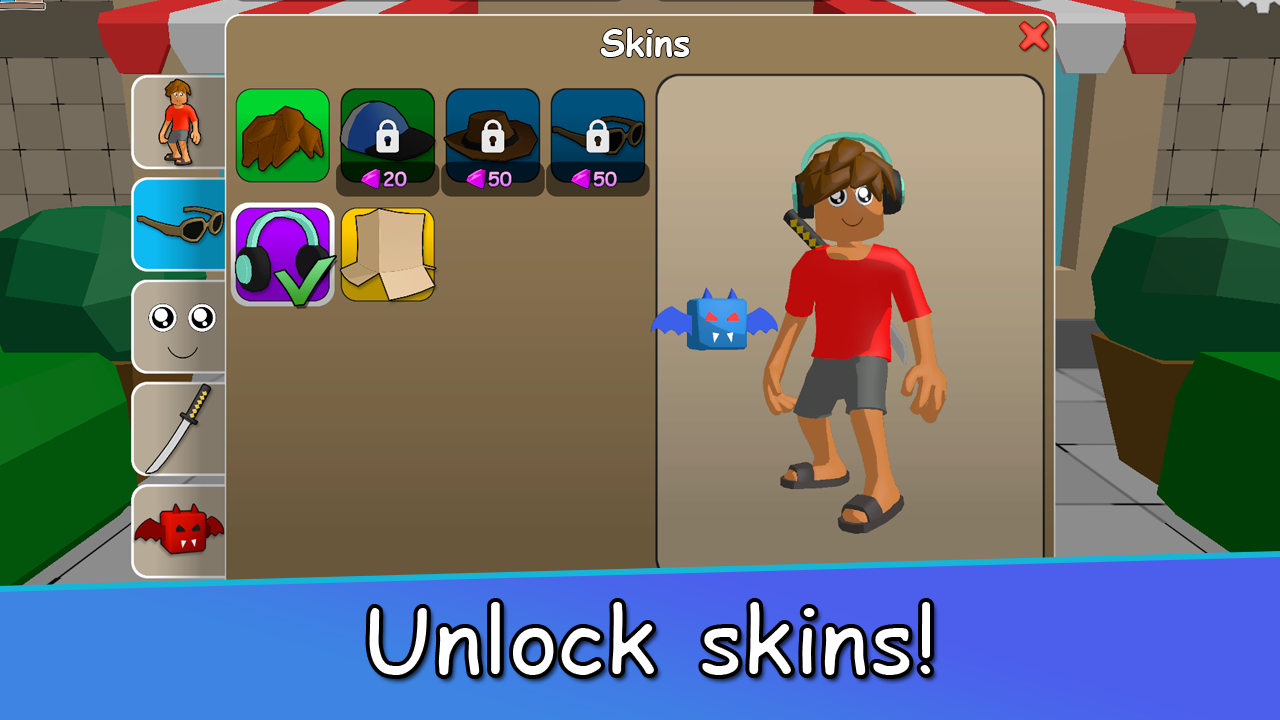Viewport: 1280px width, 720px height.
Task: Deselect the equipped headphones with checkmark
Action: click(283, 252)
